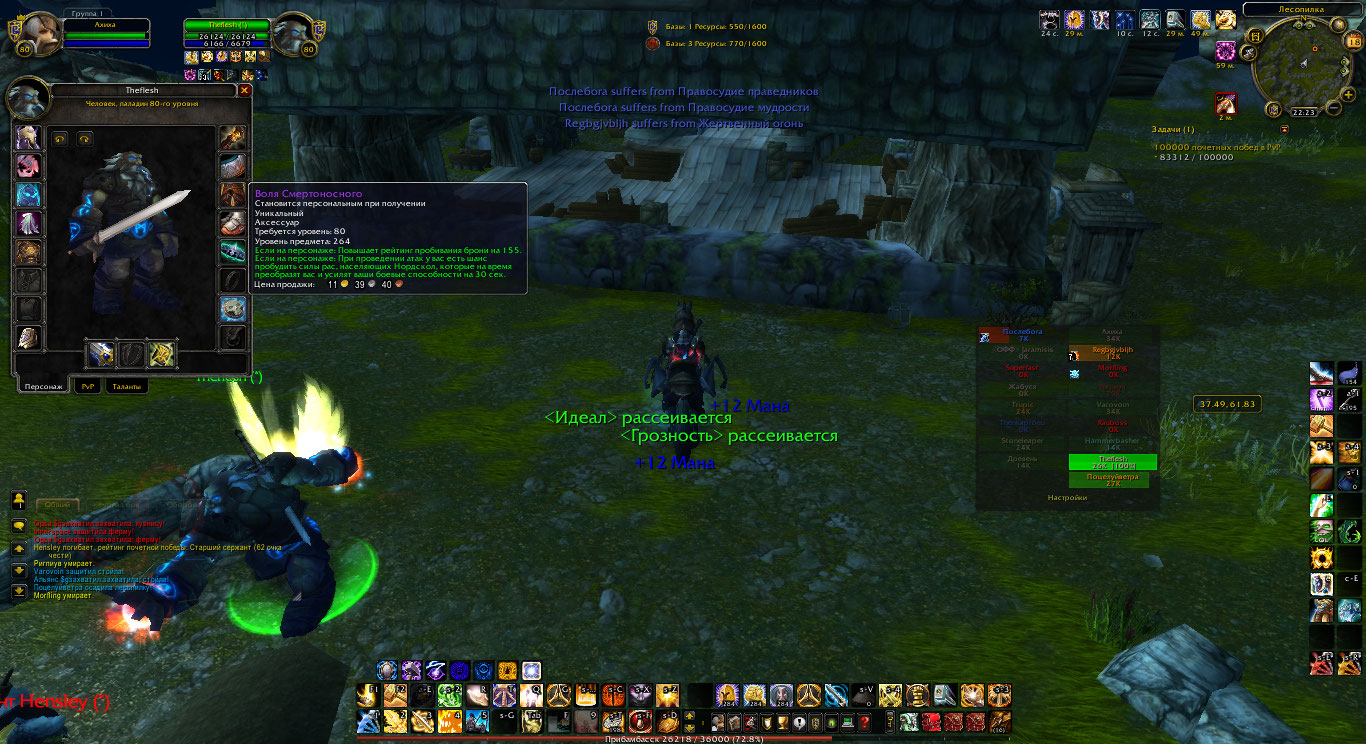Viewport: 1366px width, 744px height.
Task: Collapse the Задачи objectives tracker
Action: (x=1284, y=129)
